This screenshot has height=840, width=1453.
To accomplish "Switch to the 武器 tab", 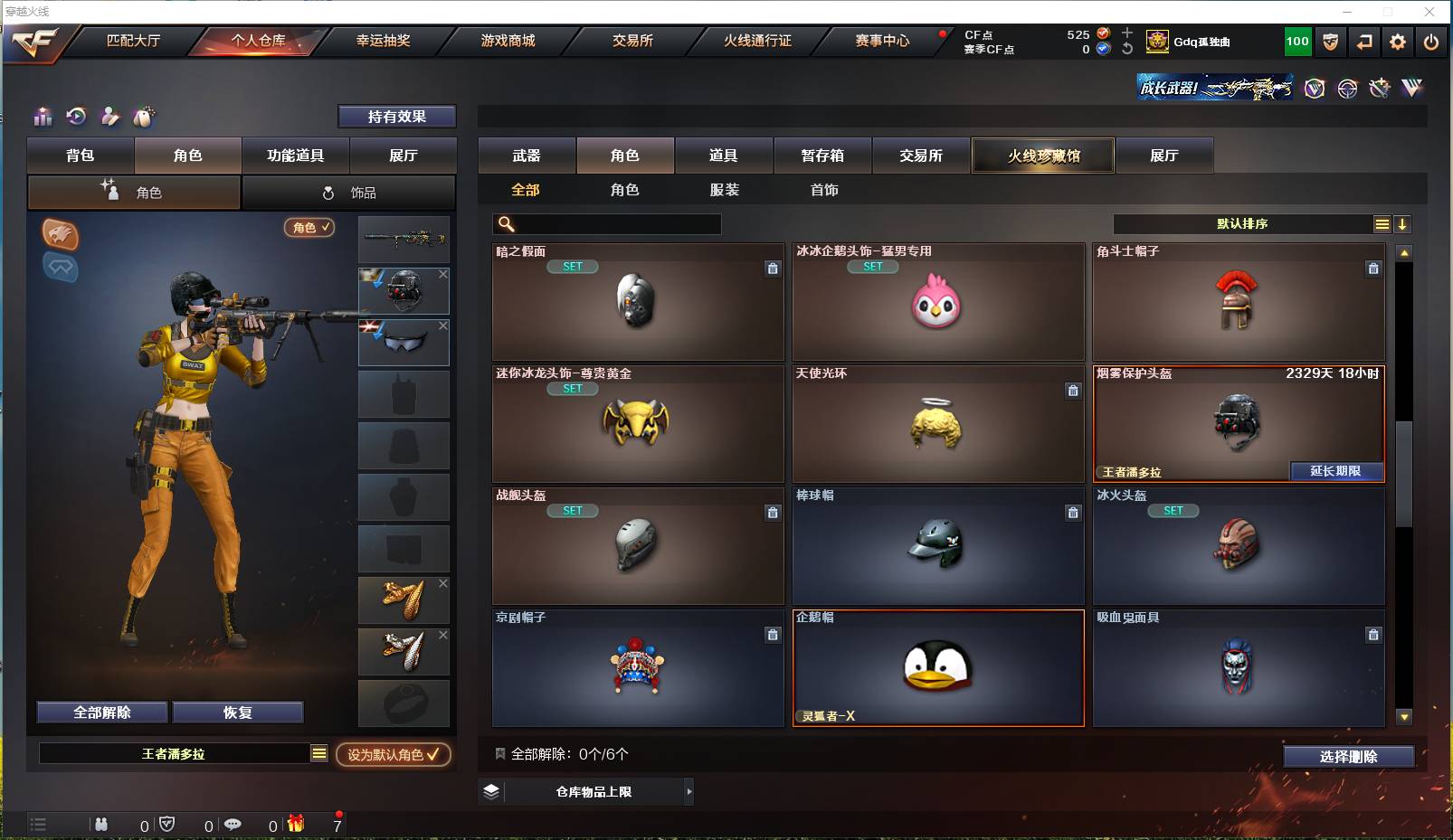I will pyautogui.click(x=527, y=155).
